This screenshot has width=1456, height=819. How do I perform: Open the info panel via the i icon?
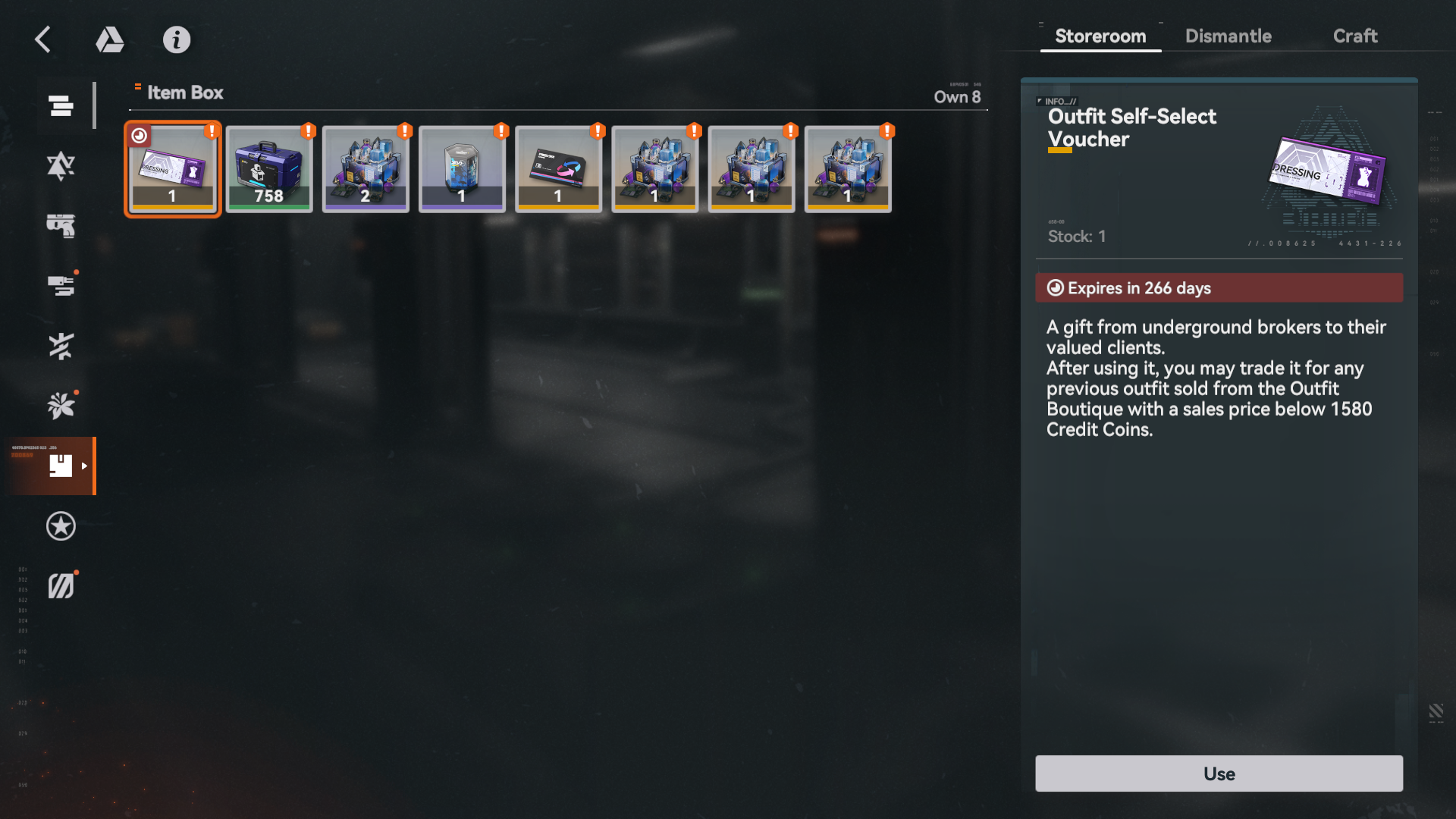click(177, 39)
